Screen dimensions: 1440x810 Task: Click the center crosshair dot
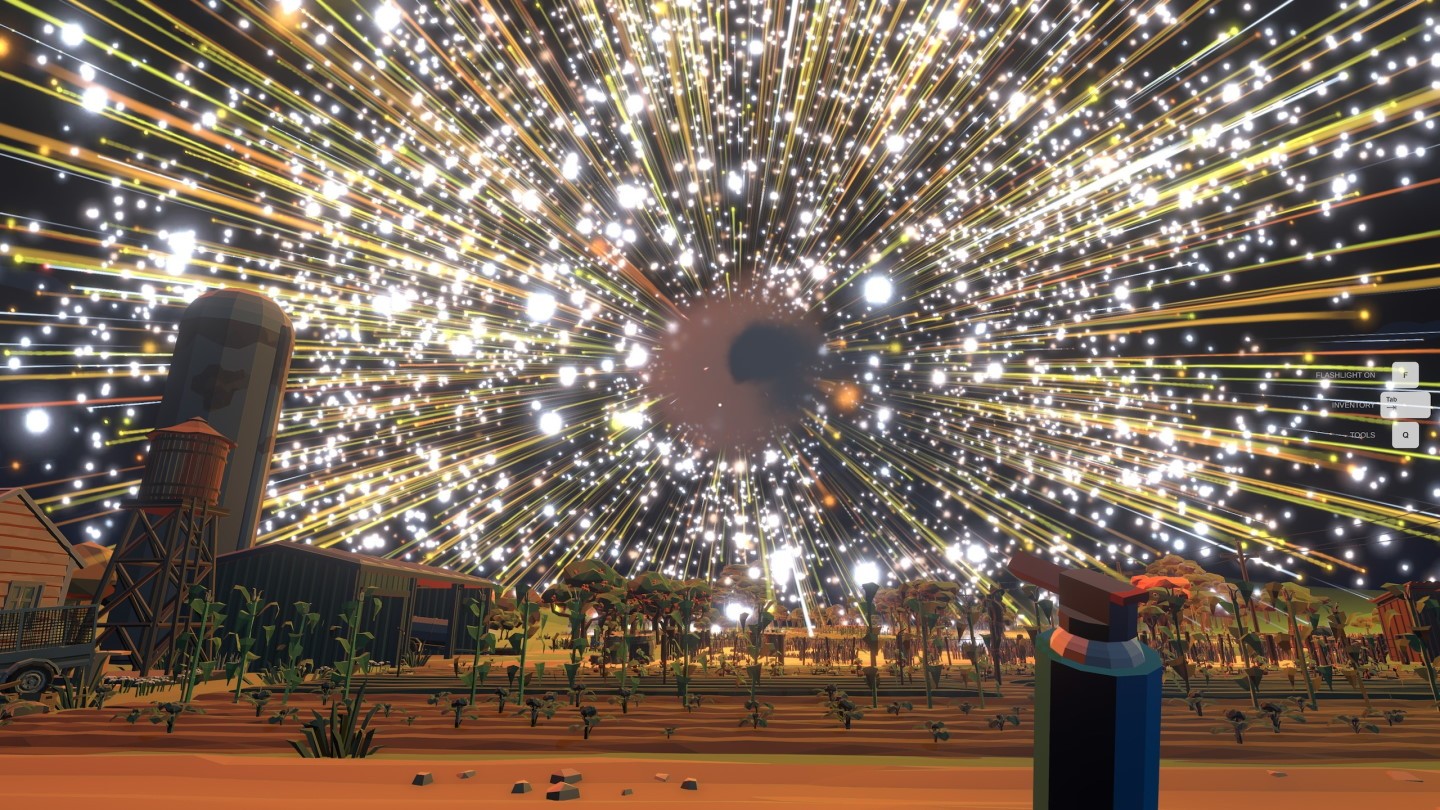click(720, 403)
